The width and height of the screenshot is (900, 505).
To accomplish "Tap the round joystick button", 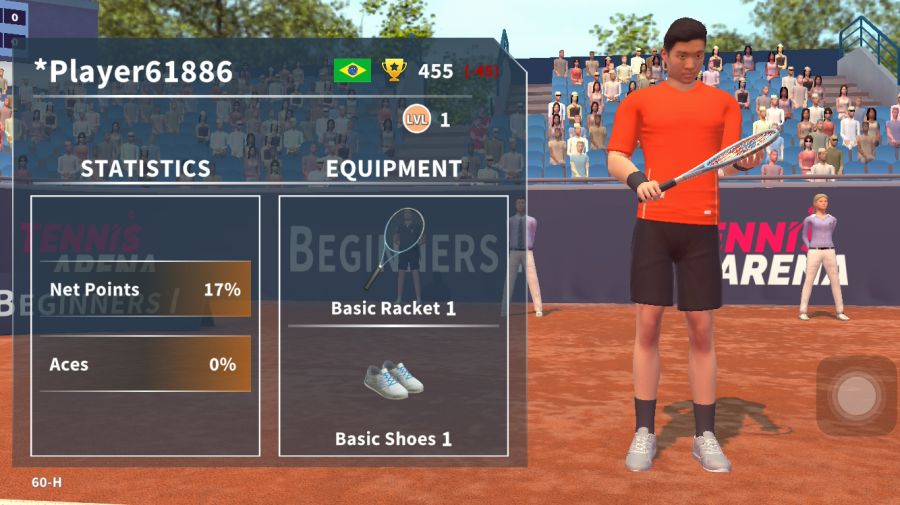I will coord(855,396).
